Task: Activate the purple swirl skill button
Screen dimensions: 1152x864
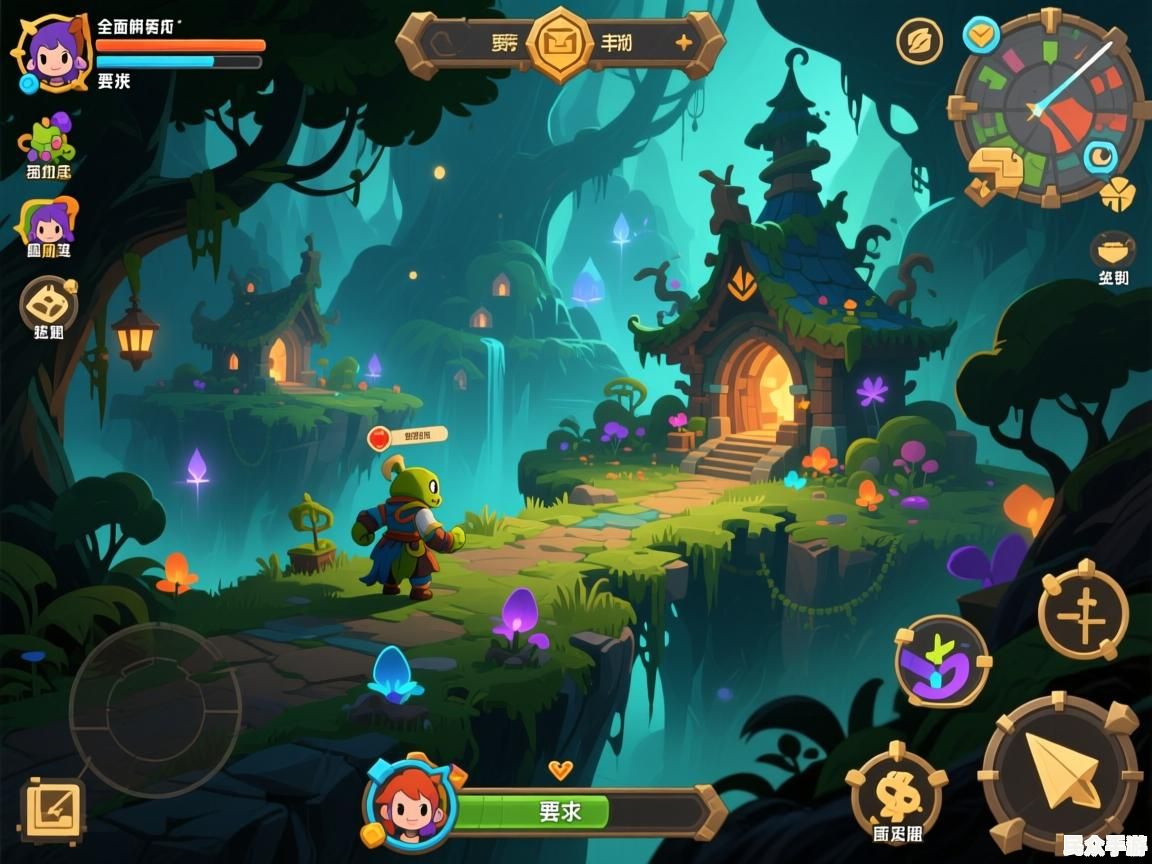Action: (941, 661)
